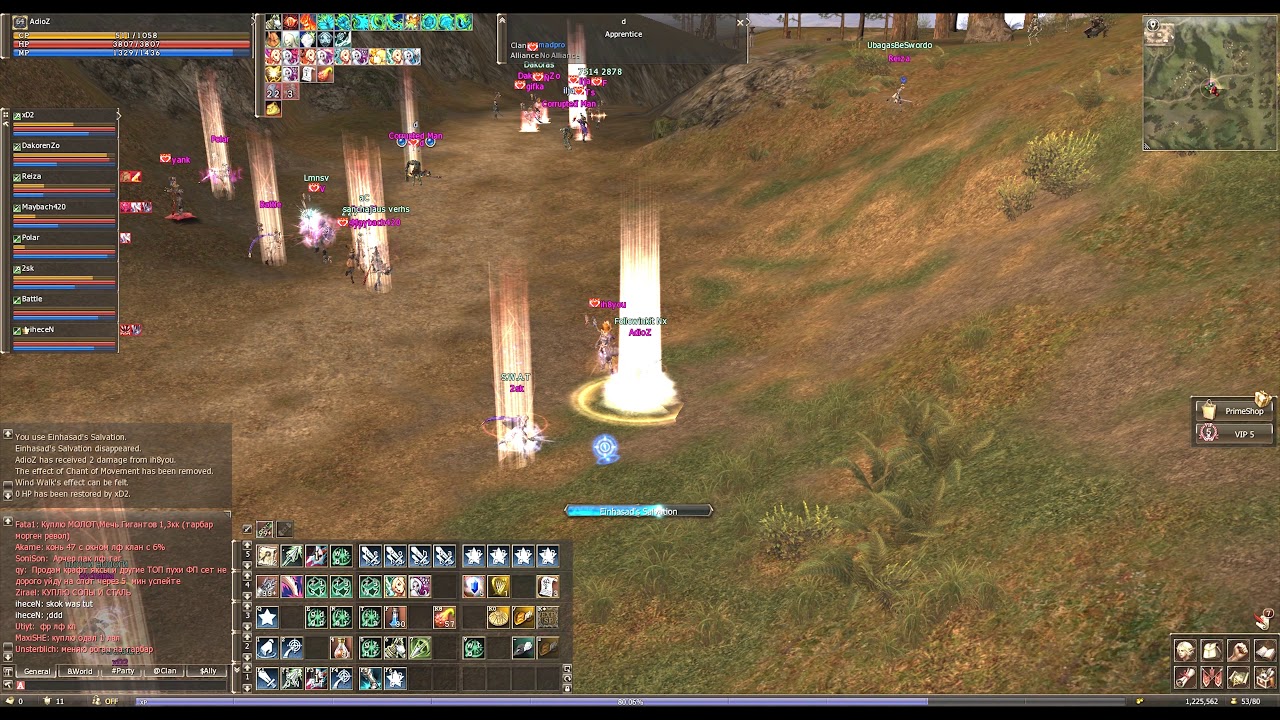Open the skills book icon
The height and width of the screenshot is (720, 1280).
pyautogui.click(x=1264, y=652)
